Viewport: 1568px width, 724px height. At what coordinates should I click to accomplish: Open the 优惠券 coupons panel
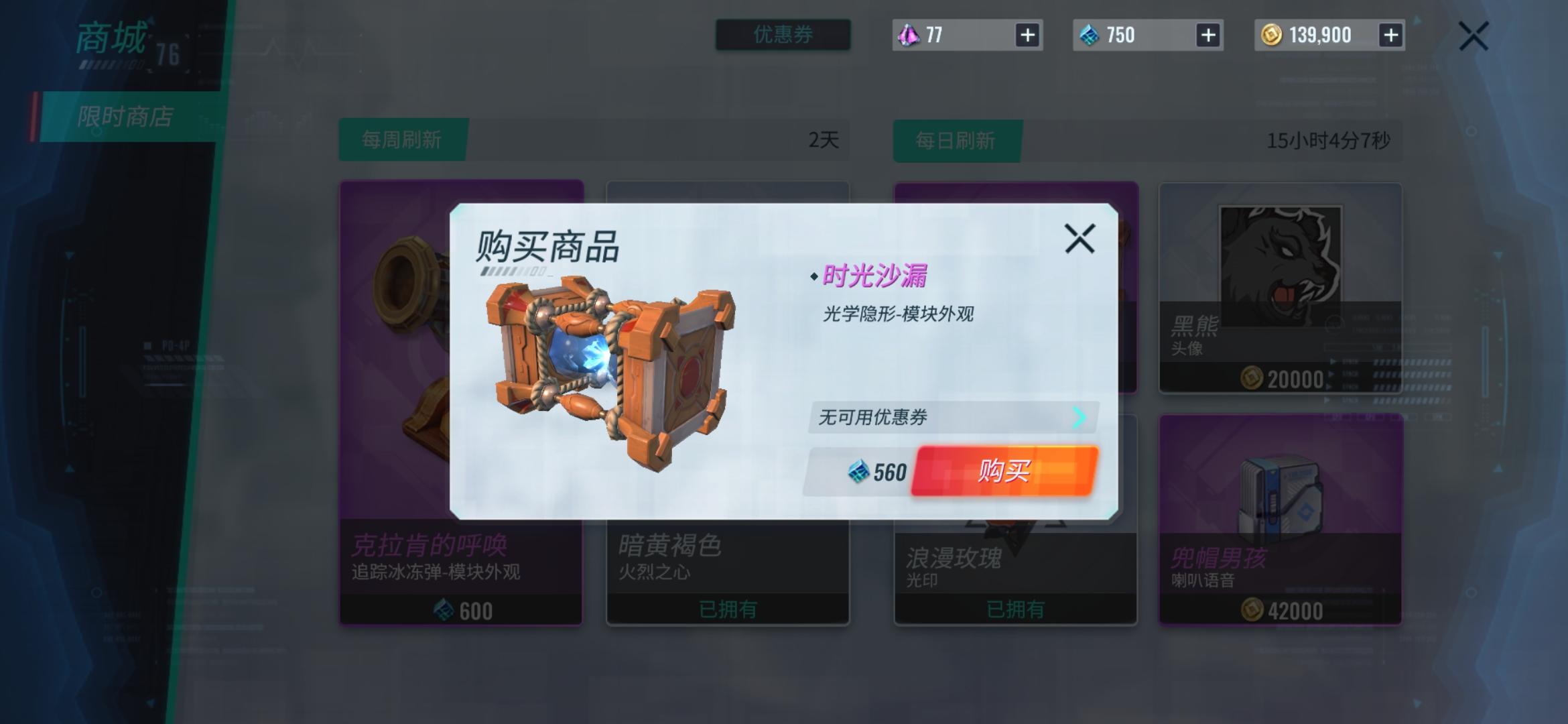[x=781, y=35]
